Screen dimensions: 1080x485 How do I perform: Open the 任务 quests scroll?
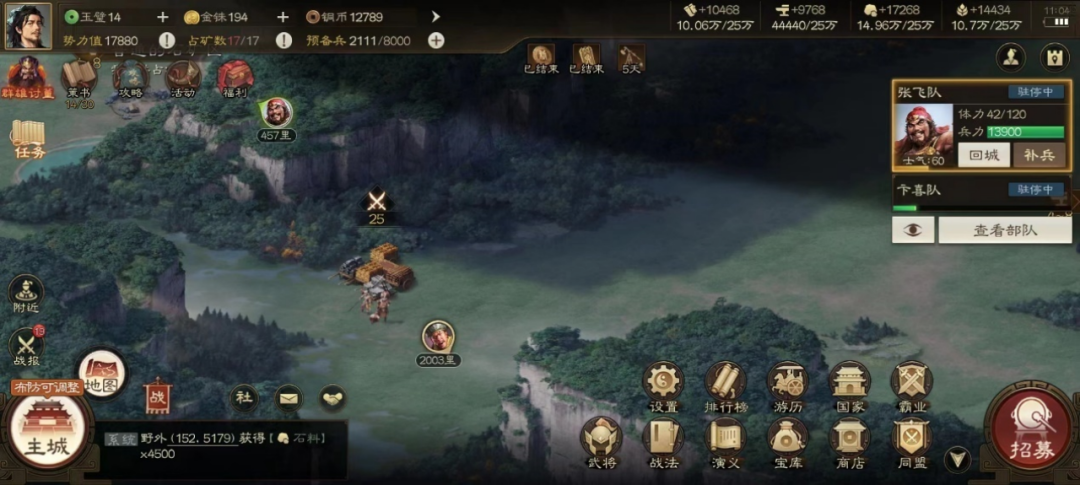click(x=29, y=139)
